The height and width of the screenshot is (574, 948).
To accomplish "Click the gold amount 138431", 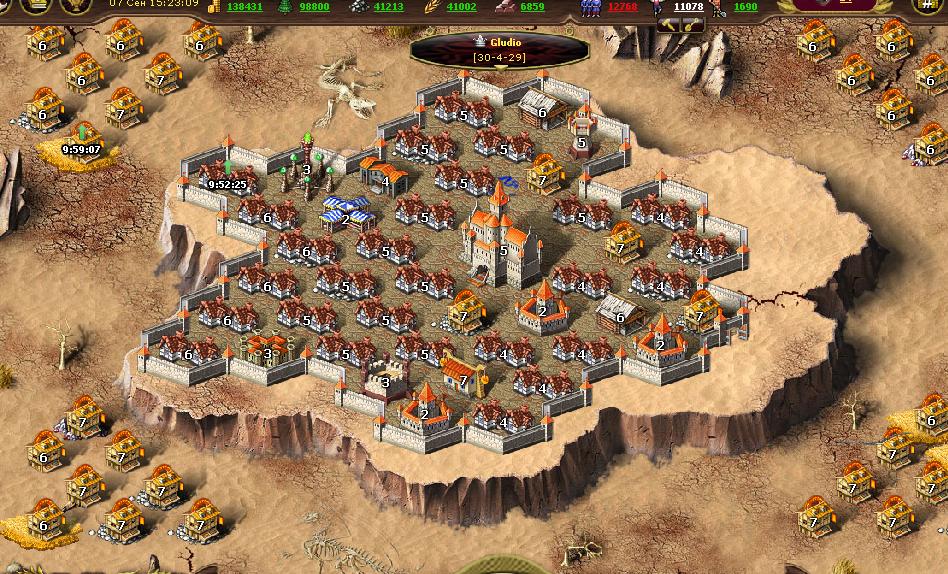I will pos(244,7).
